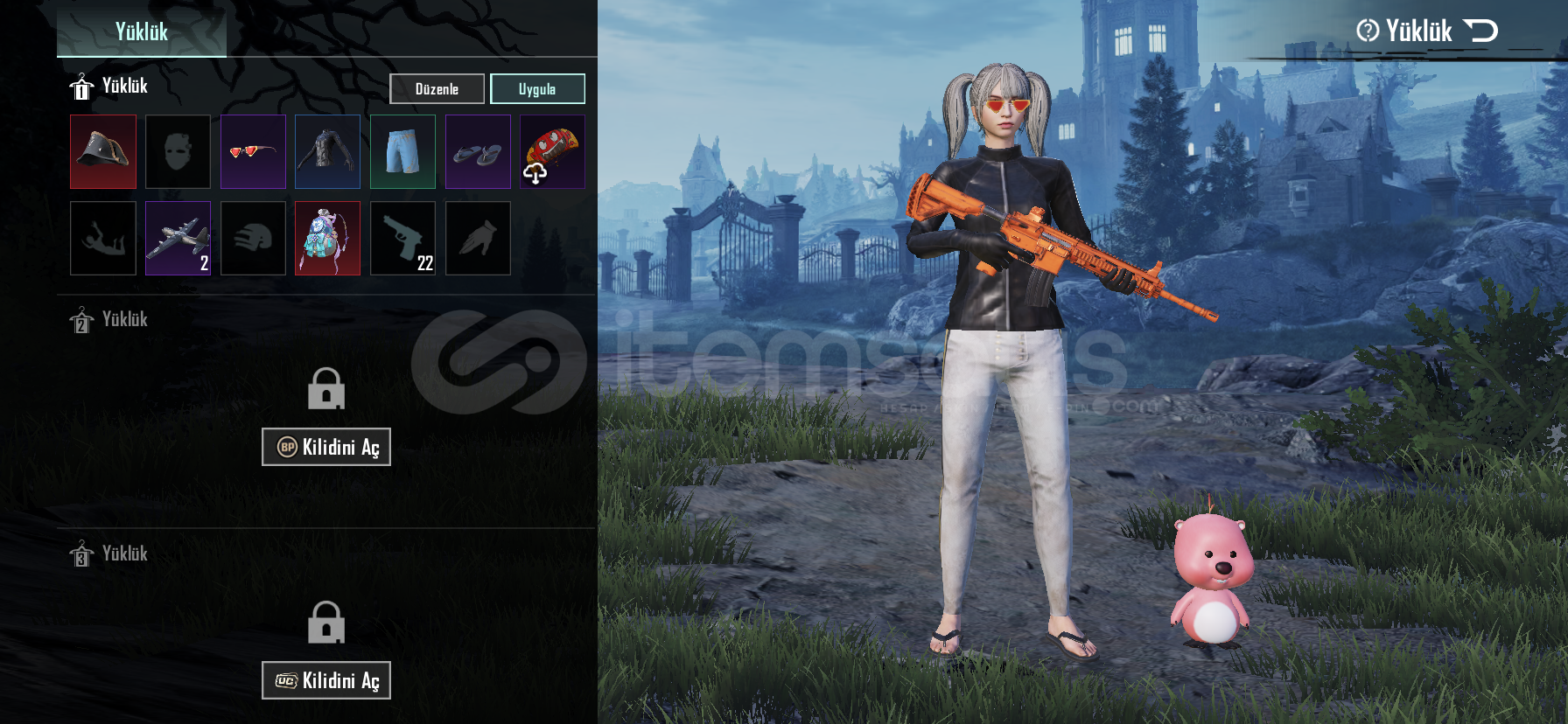This screenshot has height=724, width=1568.
Task: Go back using the return arrow
Action: point(1480,31)
